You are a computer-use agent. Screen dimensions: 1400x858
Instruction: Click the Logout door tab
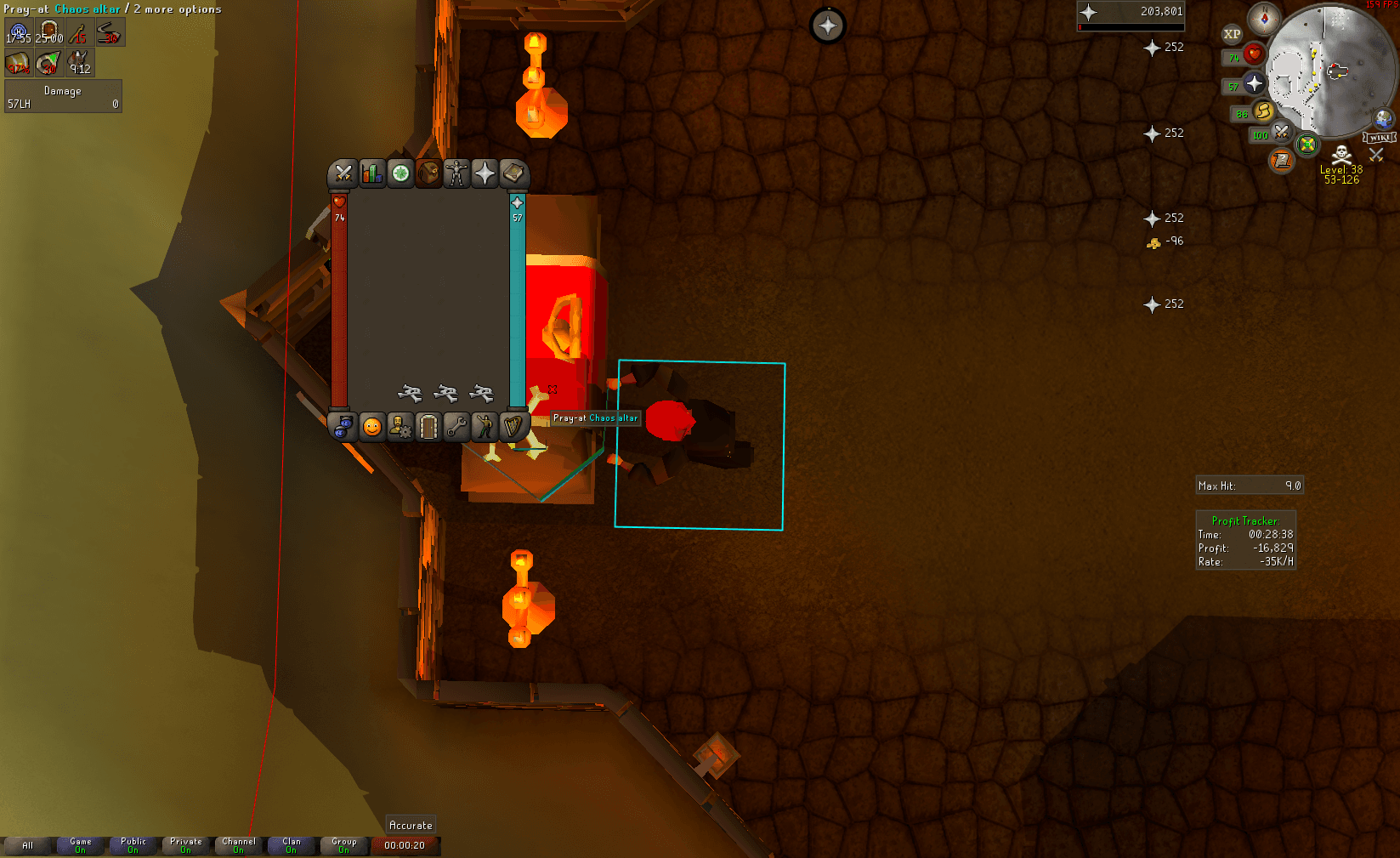click(428, 428)
